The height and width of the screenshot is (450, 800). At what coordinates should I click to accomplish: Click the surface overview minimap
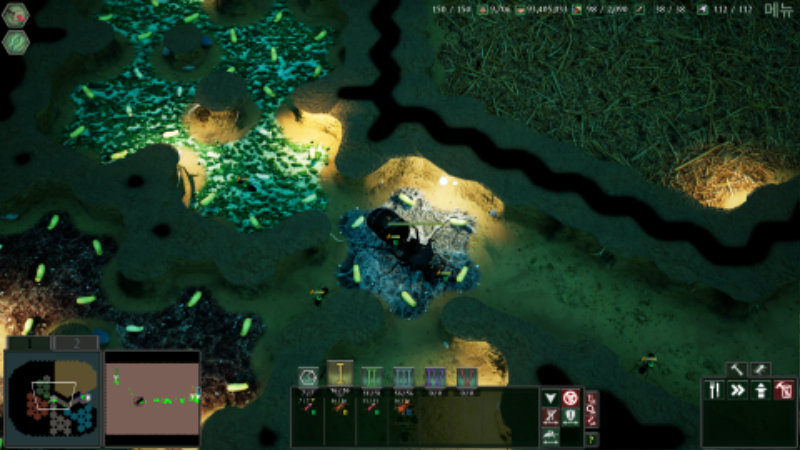[152, 397]
